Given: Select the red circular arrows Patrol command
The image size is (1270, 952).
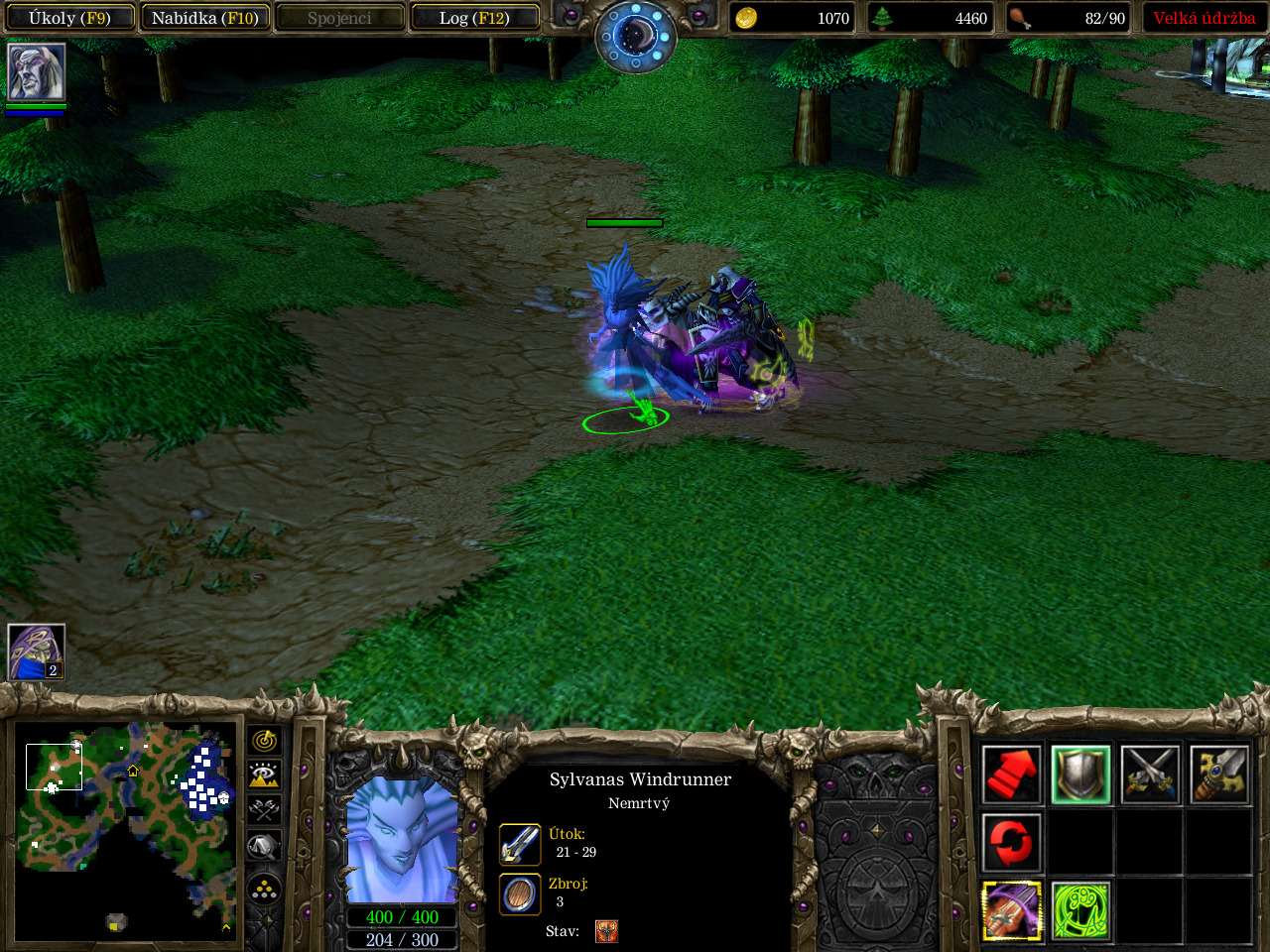Looking at the screenshot, I should point(1011,842).
